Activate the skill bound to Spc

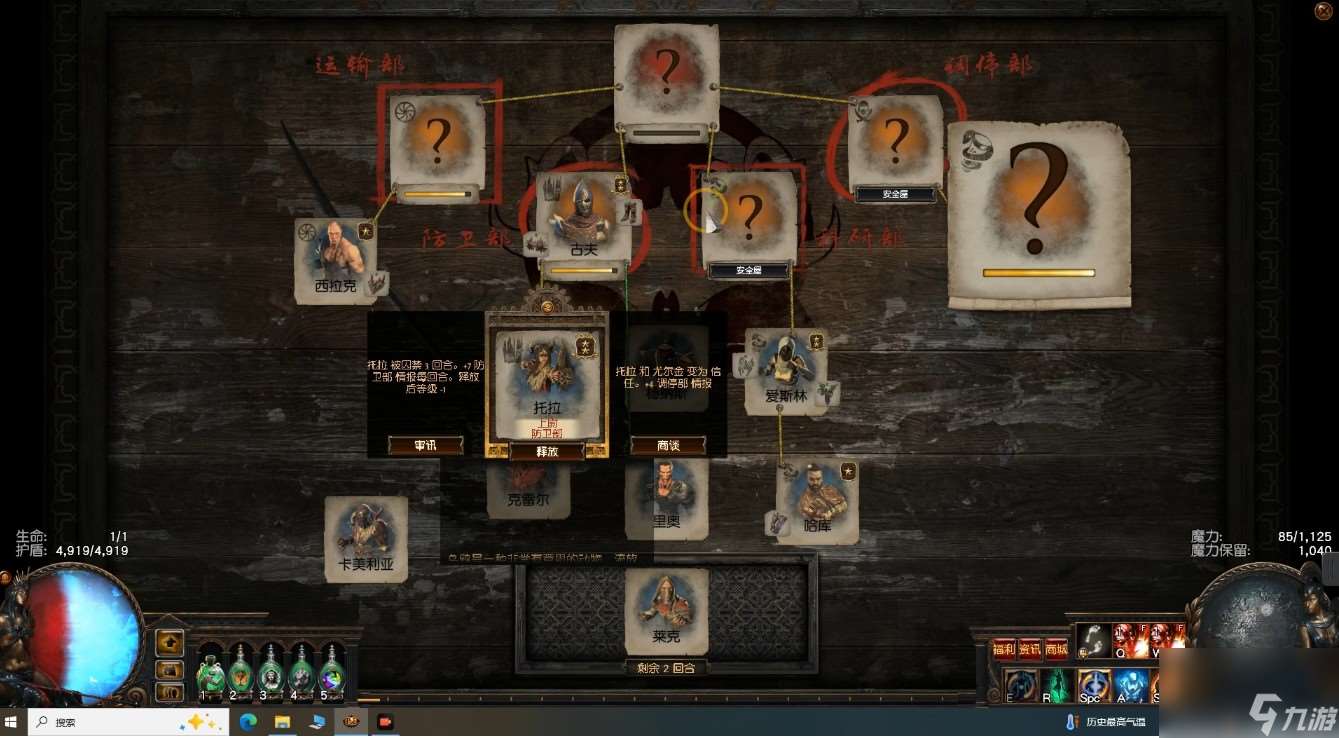coord(1094,686)
